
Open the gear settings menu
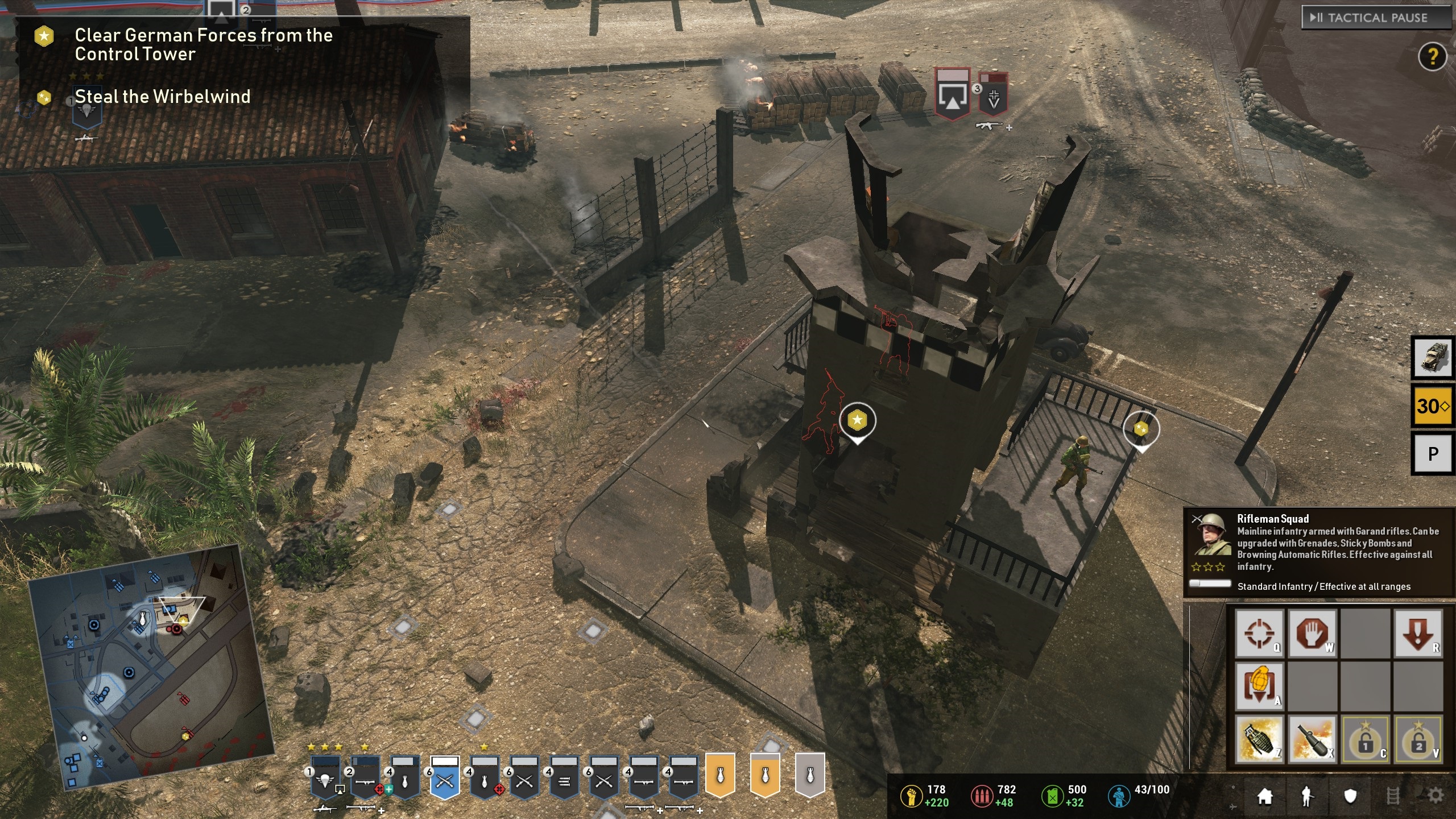tap(1436, 796)
